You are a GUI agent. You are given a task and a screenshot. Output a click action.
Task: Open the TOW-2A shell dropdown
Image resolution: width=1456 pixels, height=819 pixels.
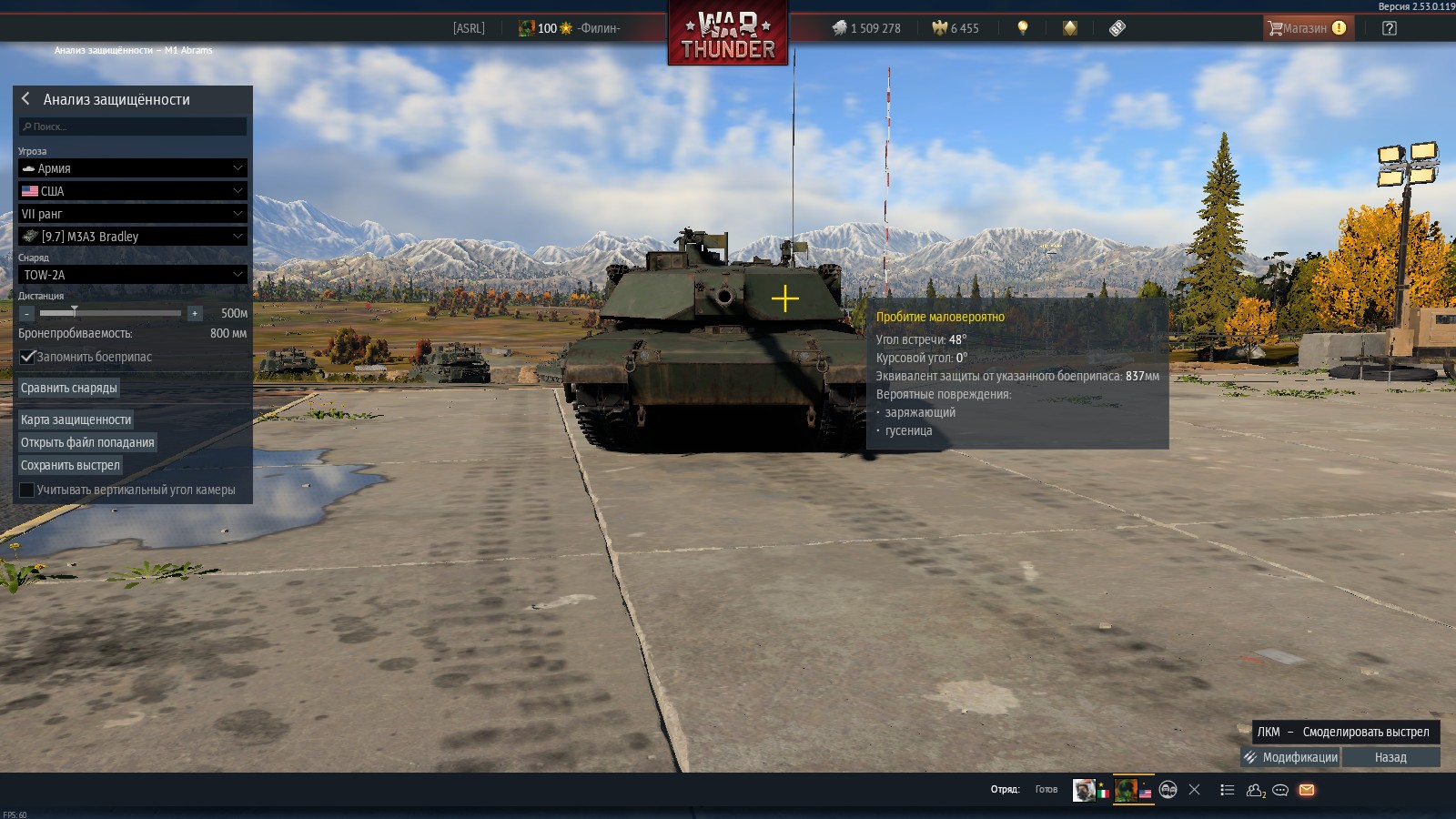133,275
